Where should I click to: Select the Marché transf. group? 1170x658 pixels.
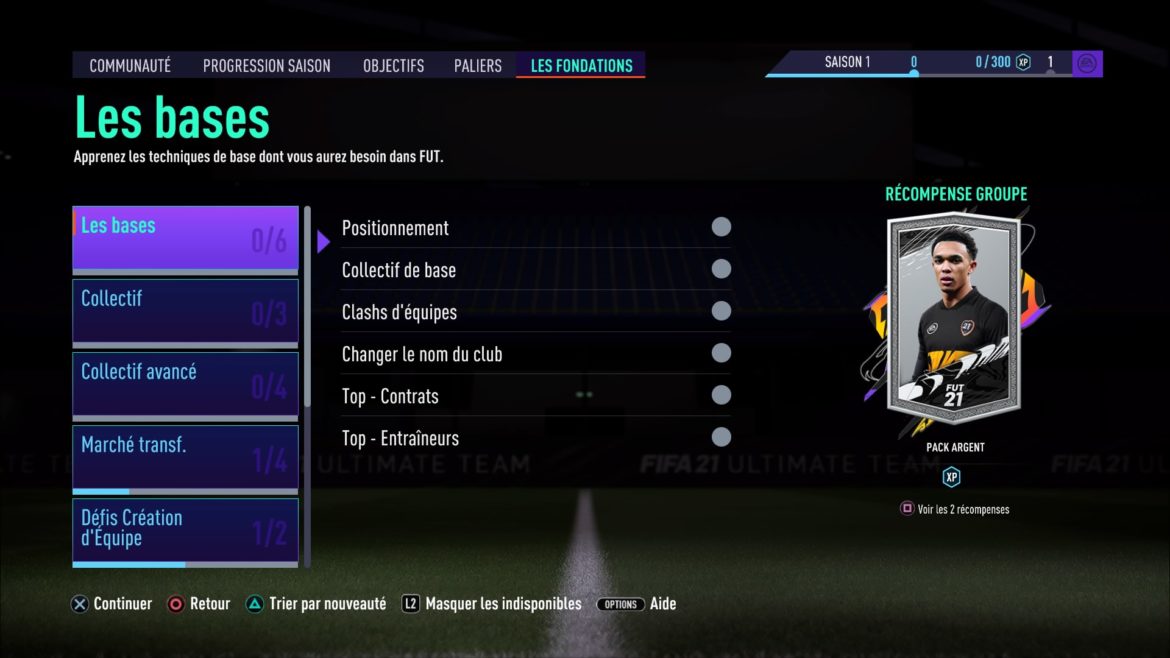point(185,458)
